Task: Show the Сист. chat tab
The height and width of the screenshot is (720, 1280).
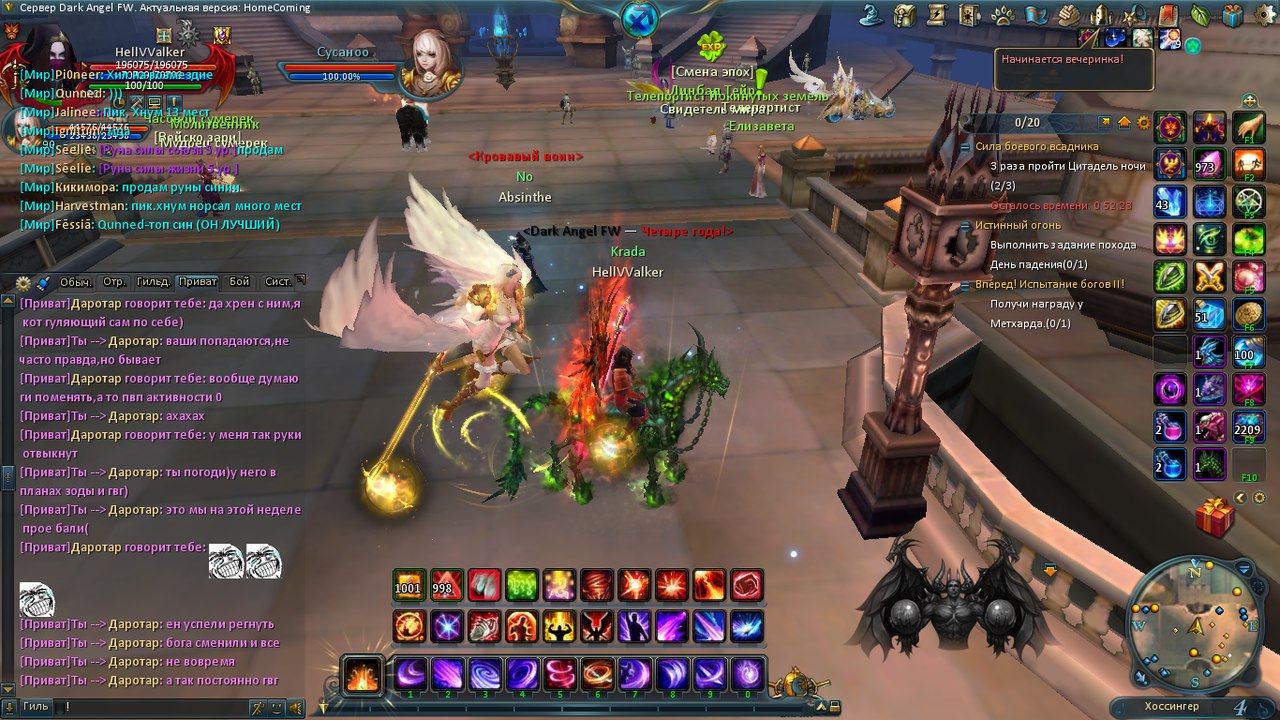Action: (278, 282)
